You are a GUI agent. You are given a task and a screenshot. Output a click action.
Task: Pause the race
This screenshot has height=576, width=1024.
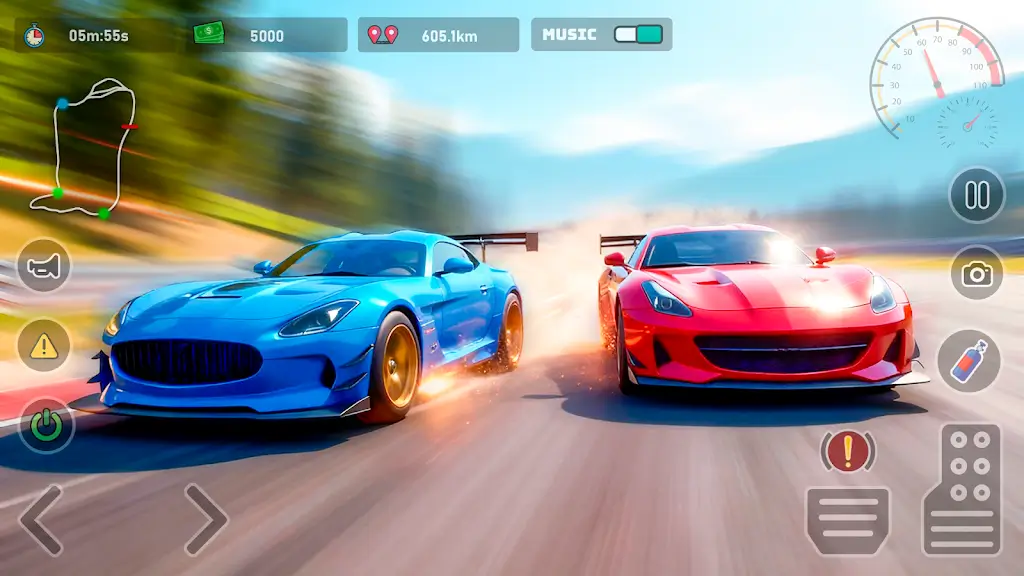[x=976, y=195]
